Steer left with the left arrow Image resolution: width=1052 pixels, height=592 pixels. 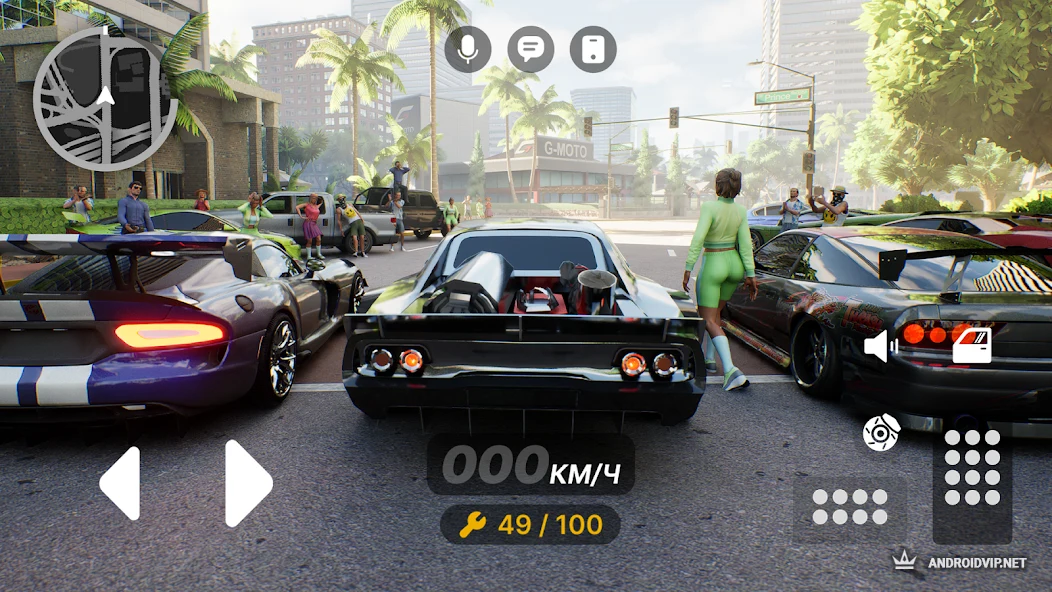pyautogui.click(x=120, y=483)
